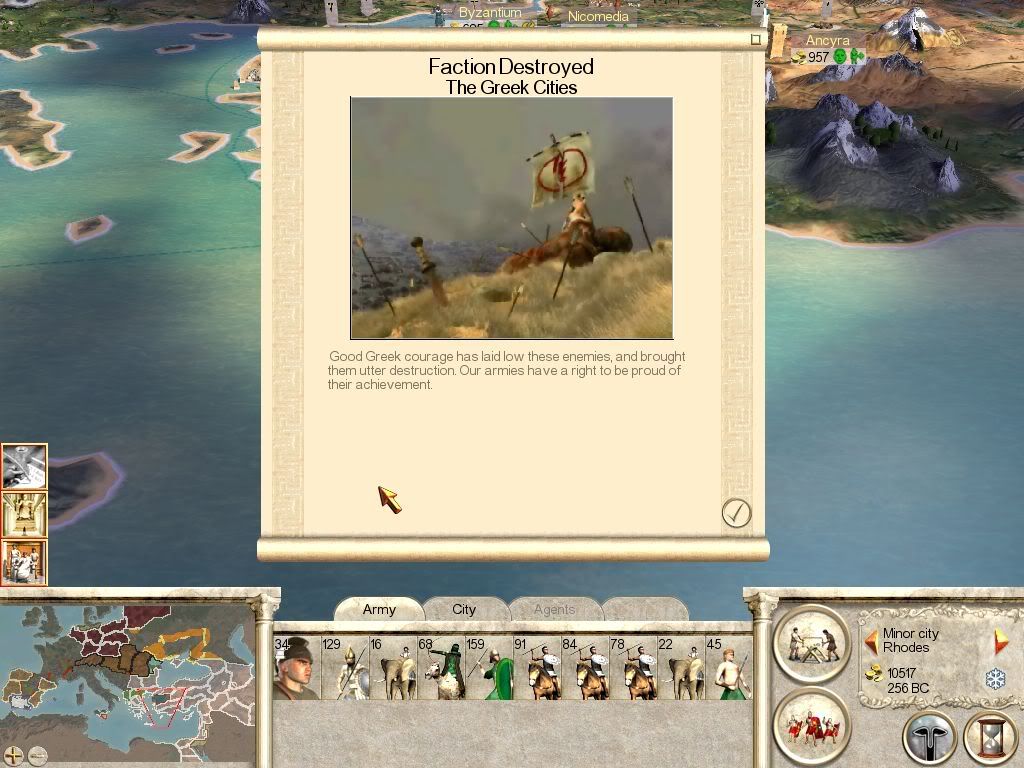Open the toga-clad figures event notification
Viewport: 1024px width, 768px height.
pos(24,561)
